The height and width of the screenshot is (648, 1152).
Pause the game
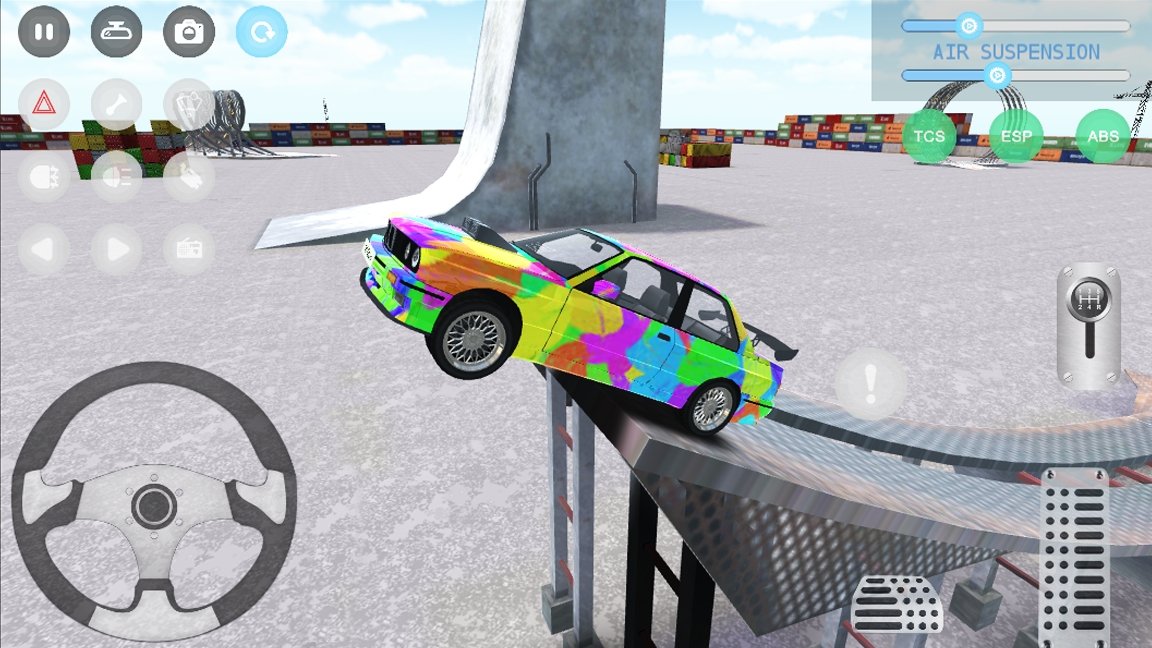click(44, 32)
